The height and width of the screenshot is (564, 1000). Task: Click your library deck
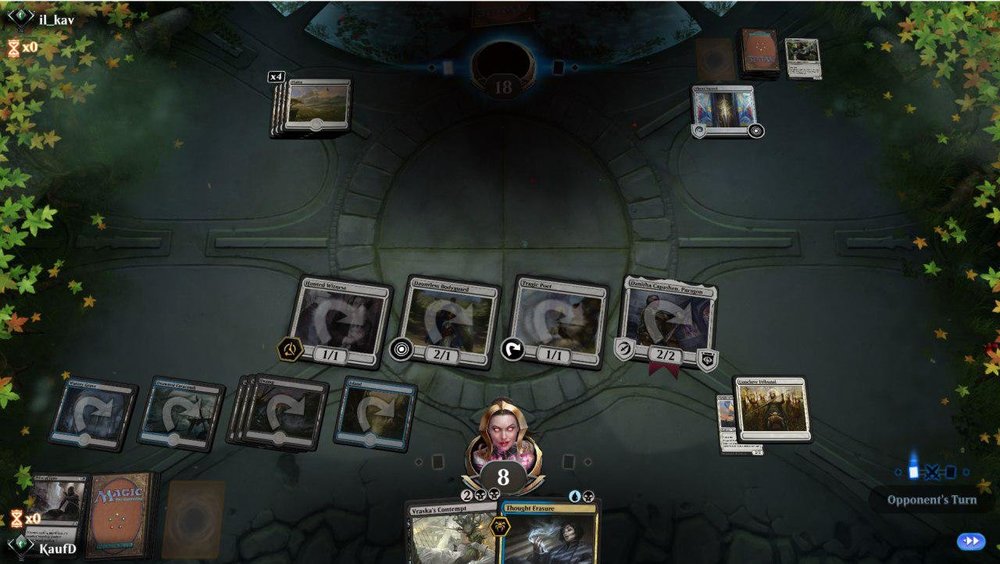(122, 513)
